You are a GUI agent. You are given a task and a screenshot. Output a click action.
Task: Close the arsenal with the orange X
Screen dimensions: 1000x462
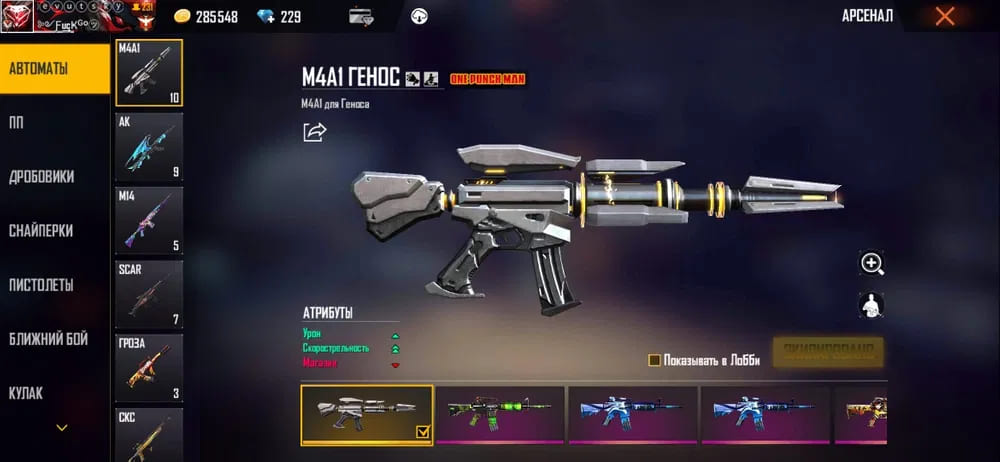[944, 16]
